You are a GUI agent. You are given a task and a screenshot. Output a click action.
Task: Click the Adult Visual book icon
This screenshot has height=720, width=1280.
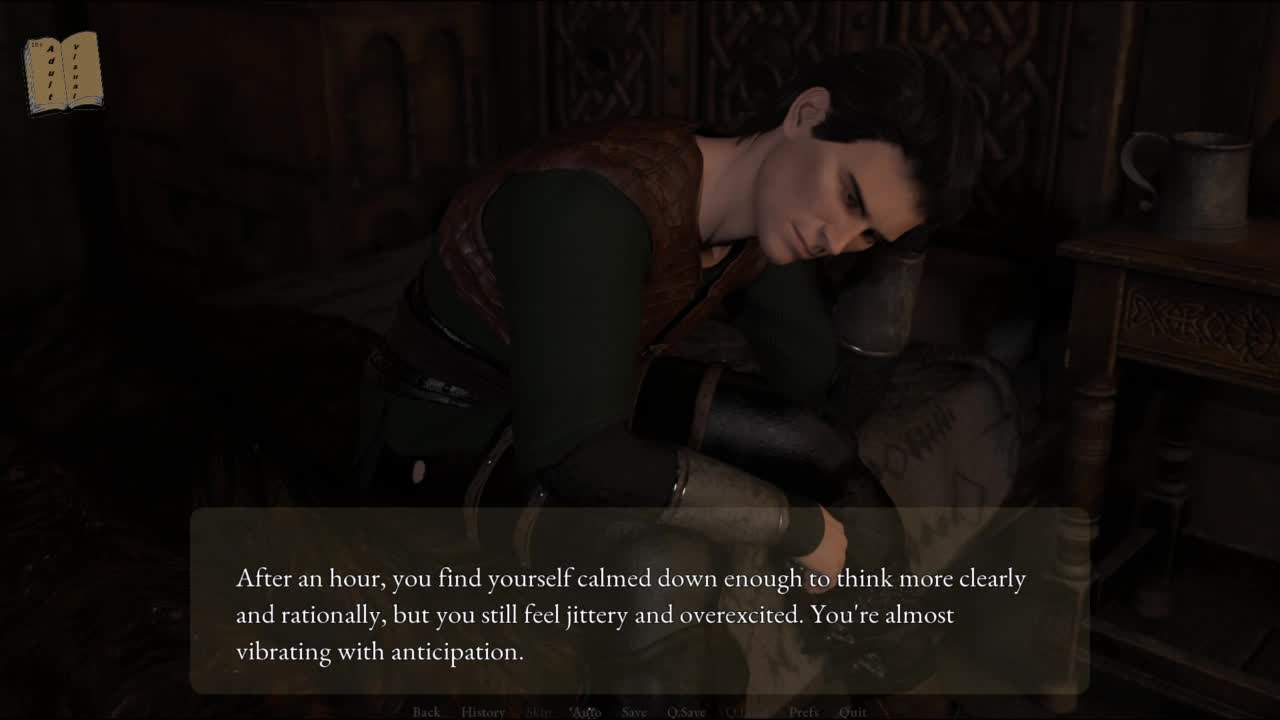(63, 72)
